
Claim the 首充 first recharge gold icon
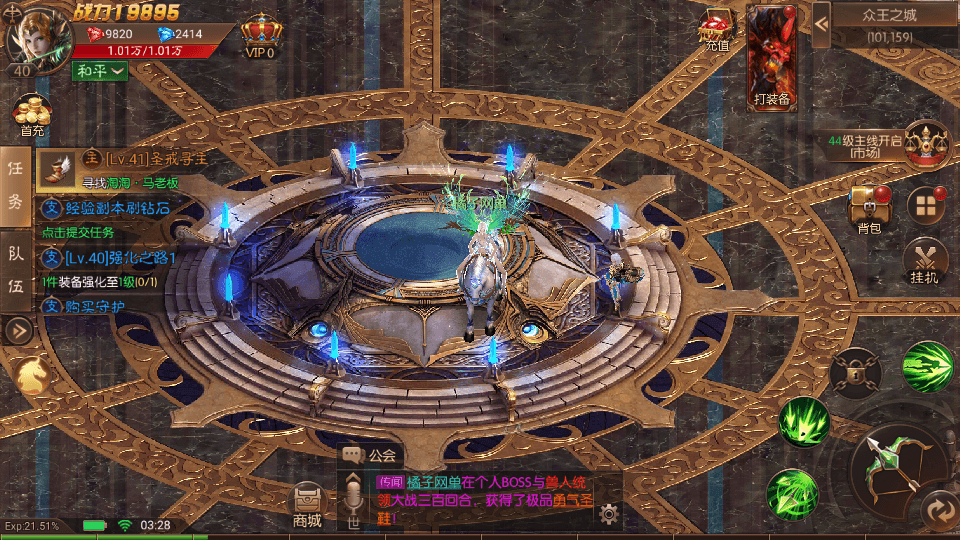(32, 115)
